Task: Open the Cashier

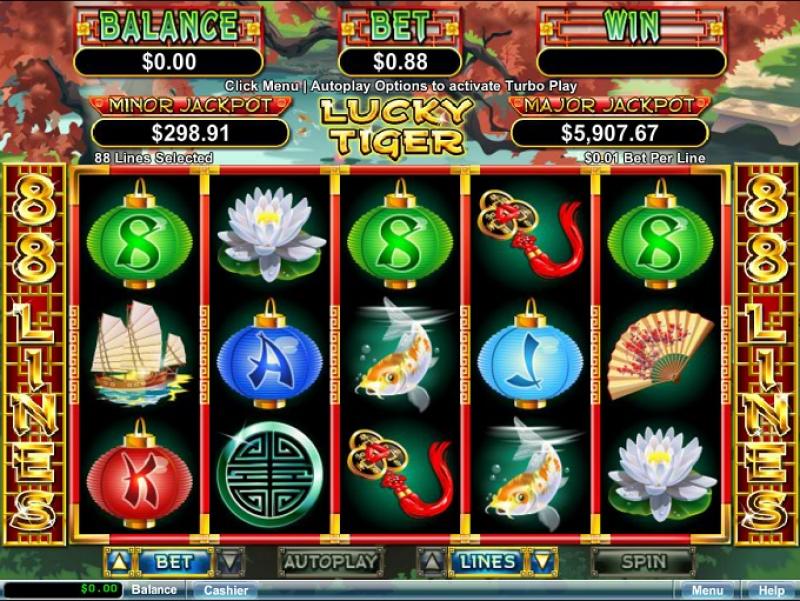Action: [226, 590]
